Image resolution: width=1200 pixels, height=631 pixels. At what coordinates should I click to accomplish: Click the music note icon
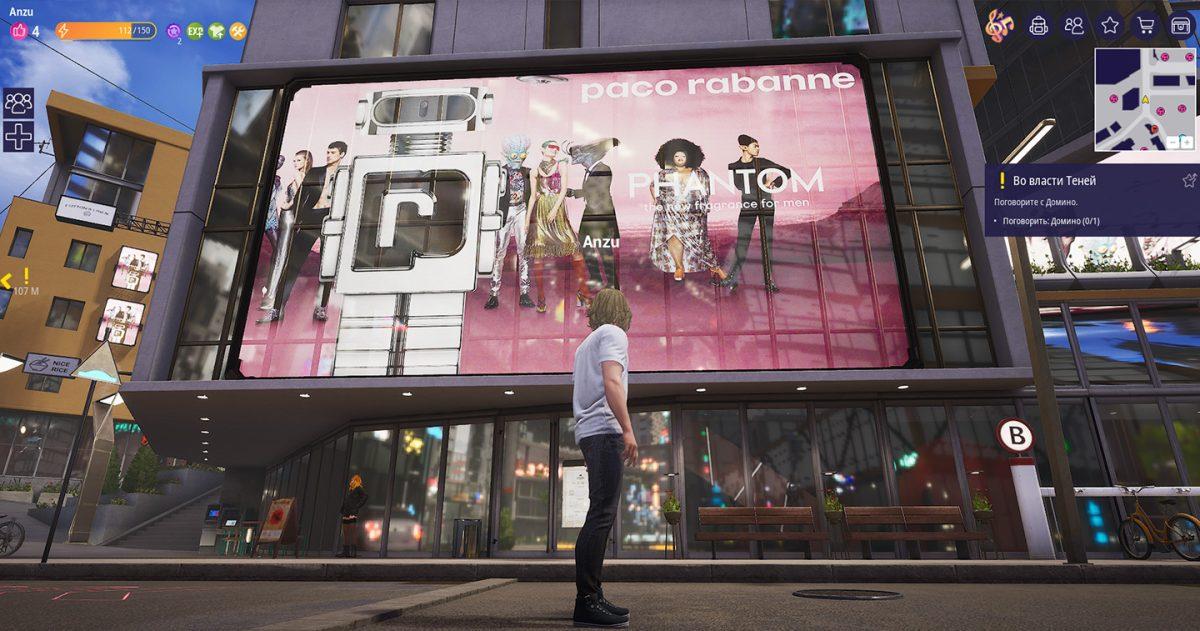pyautogui.click(x=998, y=26)
